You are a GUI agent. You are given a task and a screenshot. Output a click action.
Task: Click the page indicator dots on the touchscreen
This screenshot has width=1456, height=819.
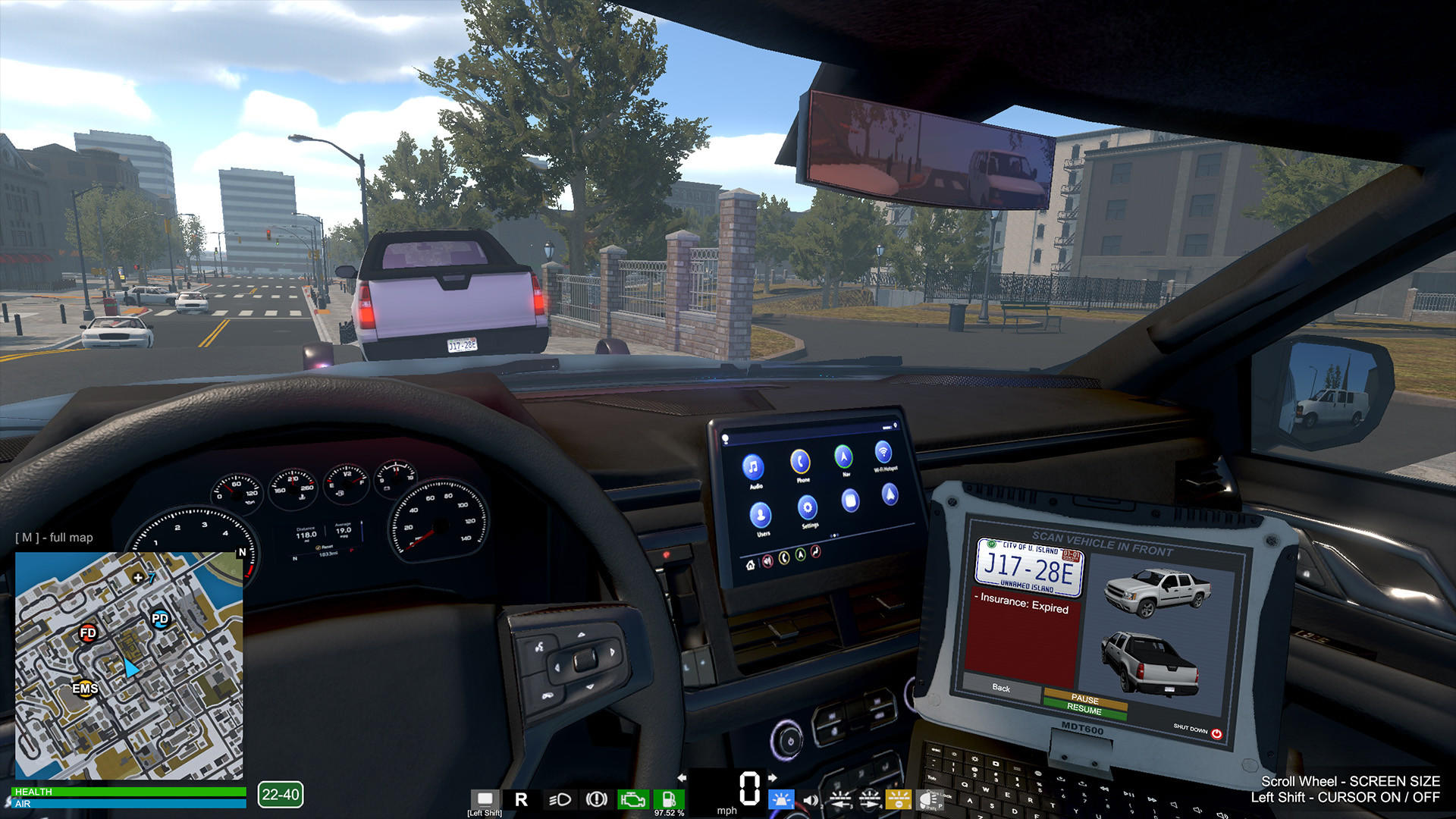835,535
